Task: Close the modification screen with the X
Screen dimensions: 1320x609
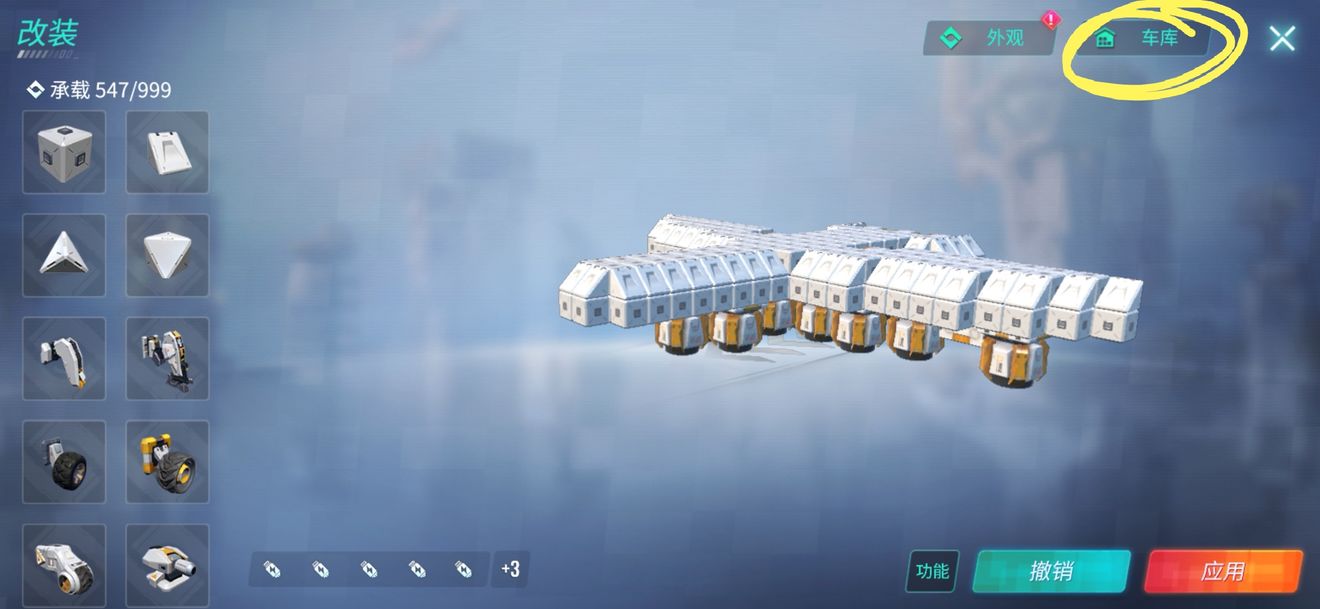Action: tap(1281, 39)
